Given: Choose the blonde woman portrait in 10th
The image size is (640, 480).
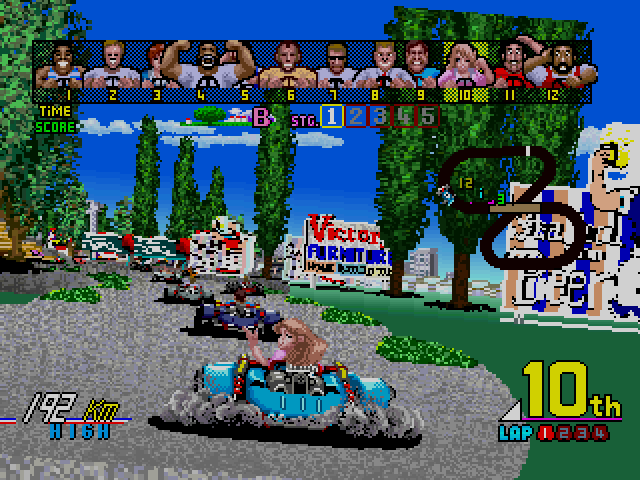Looking at the screenshot, I should click(464, 64).
